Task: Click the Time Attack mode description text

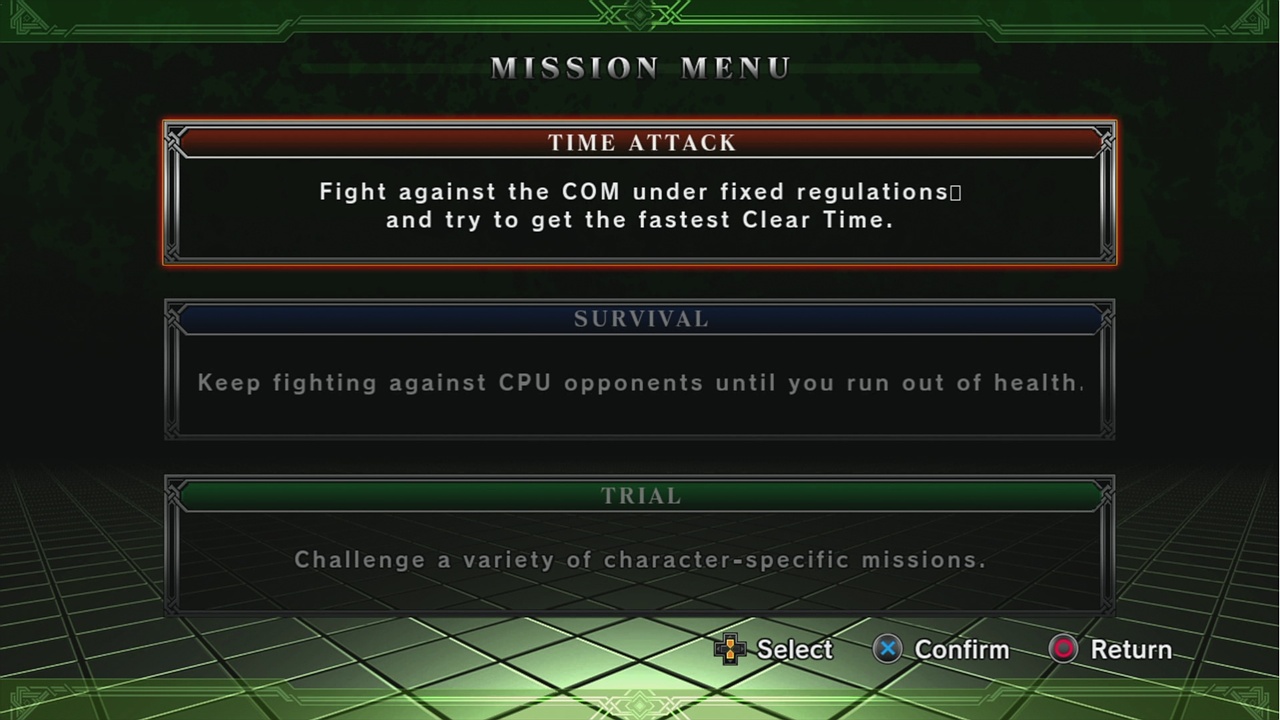Action: point(640,205)
